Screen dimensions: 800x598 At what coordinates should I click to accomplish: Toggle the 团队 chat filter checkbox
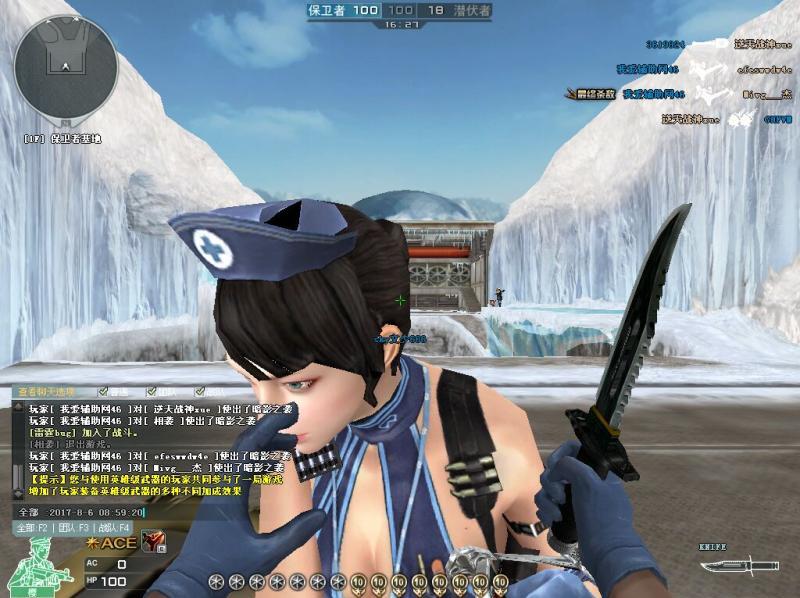(x=150, y=392)
